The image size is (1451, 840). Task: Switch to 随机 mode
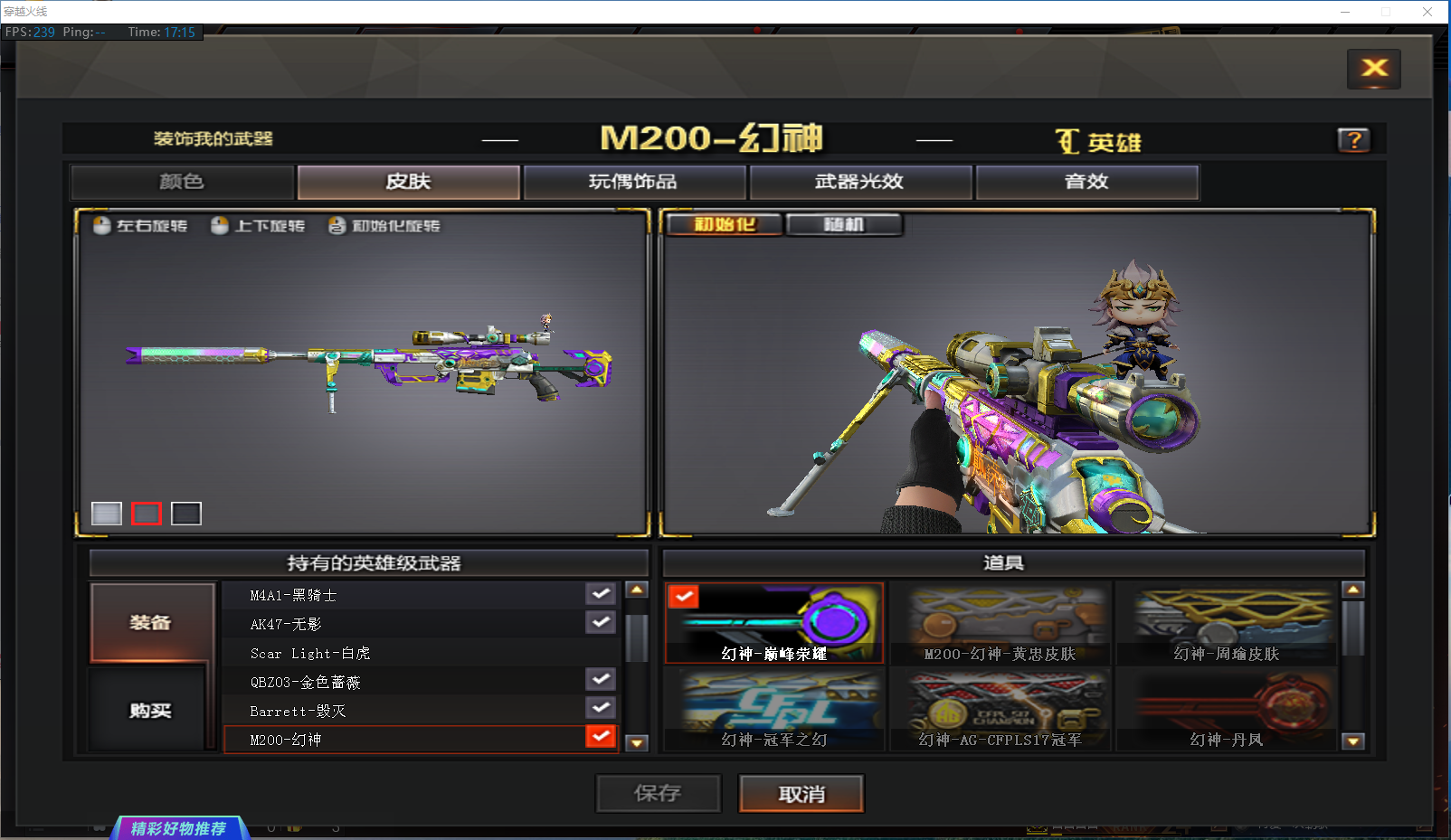844,223
